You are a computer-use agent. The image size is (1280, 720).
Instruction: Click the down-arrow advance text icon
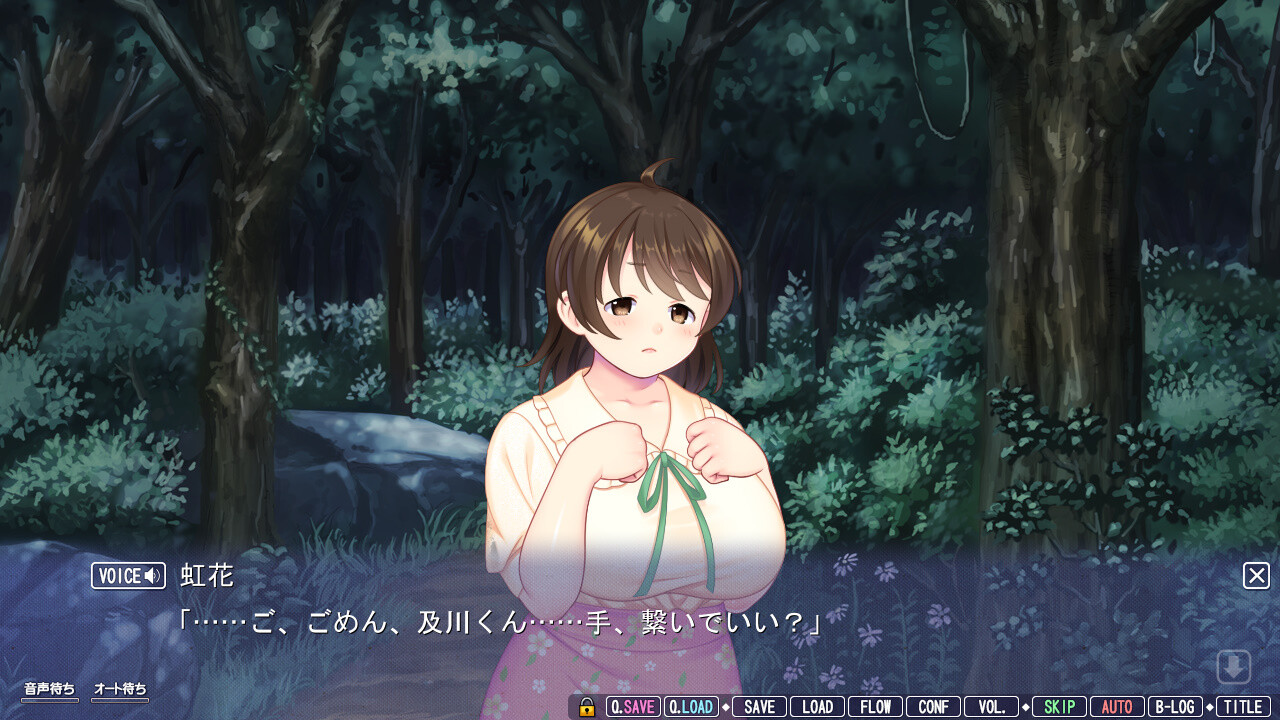click(1234, 667)
